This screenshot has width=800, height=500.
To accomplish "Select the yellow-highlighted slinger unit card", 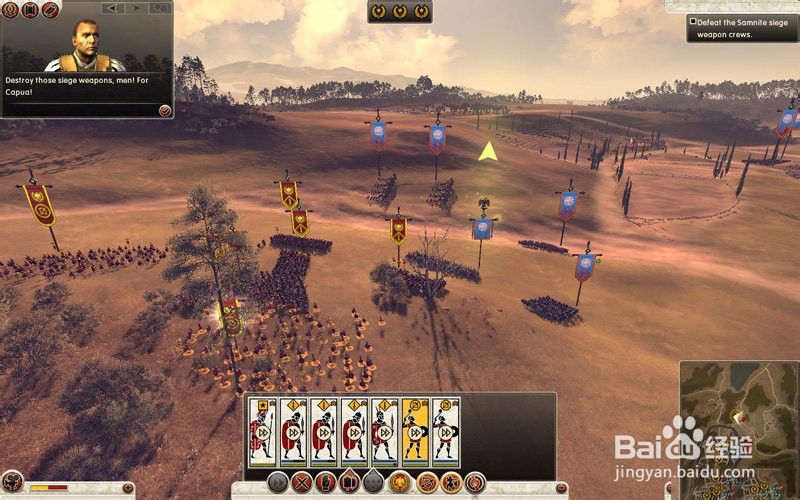I will point(415,432).
